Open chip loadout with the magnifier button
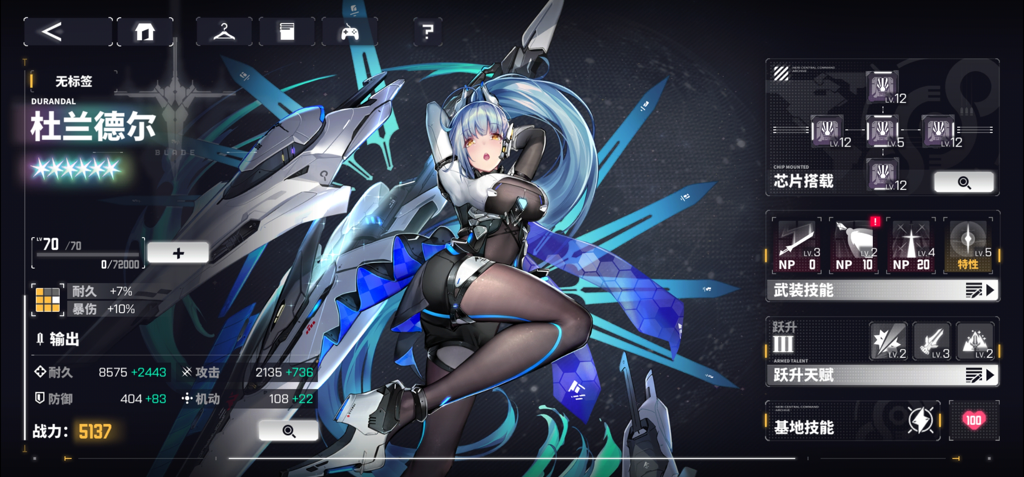Image resolution: width=1024 pixels, height=477 pixels. coord(963,182)
